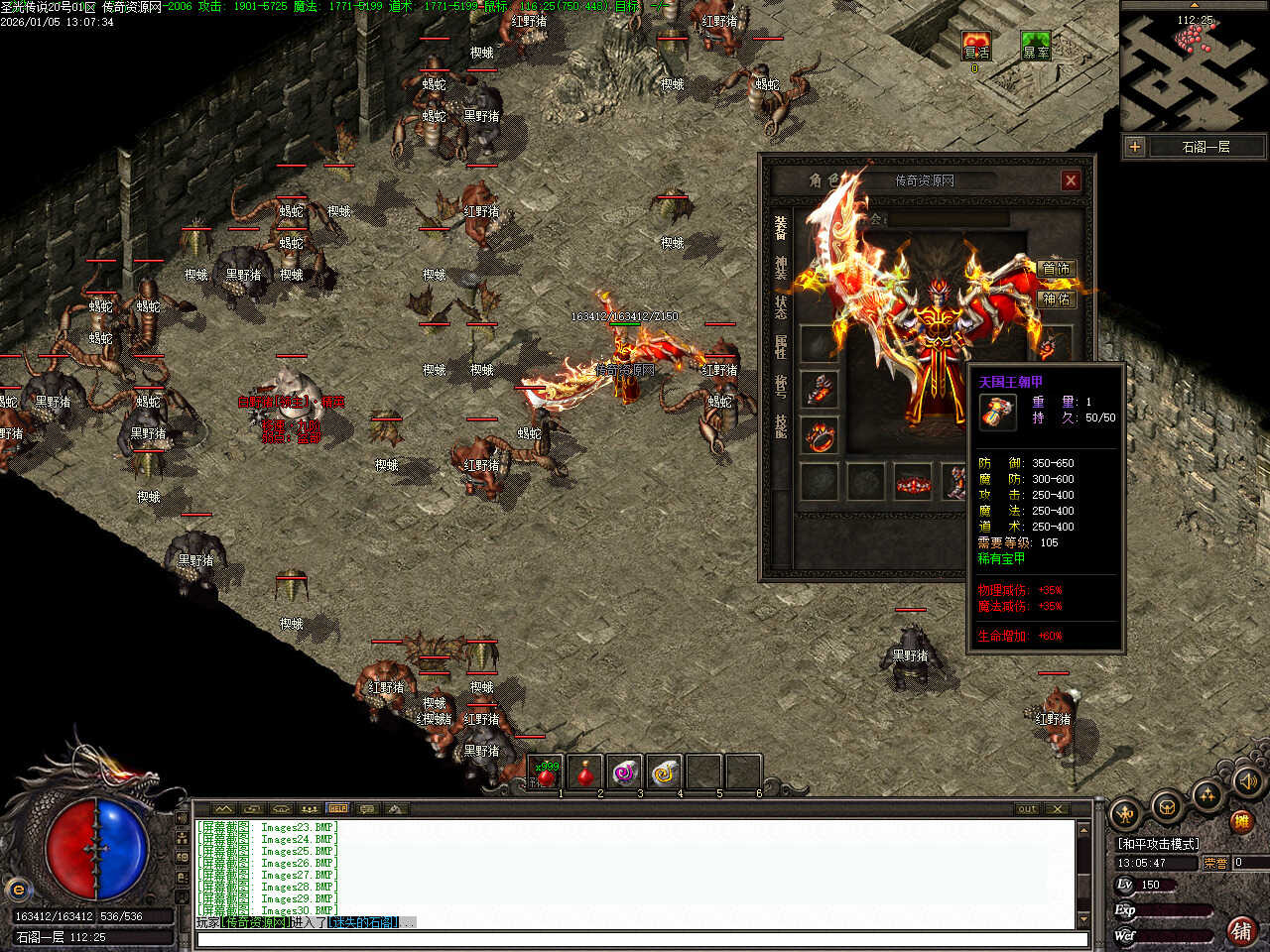
Task: Switch to the 状态 status tab
Action: click(x=781, y=305)
